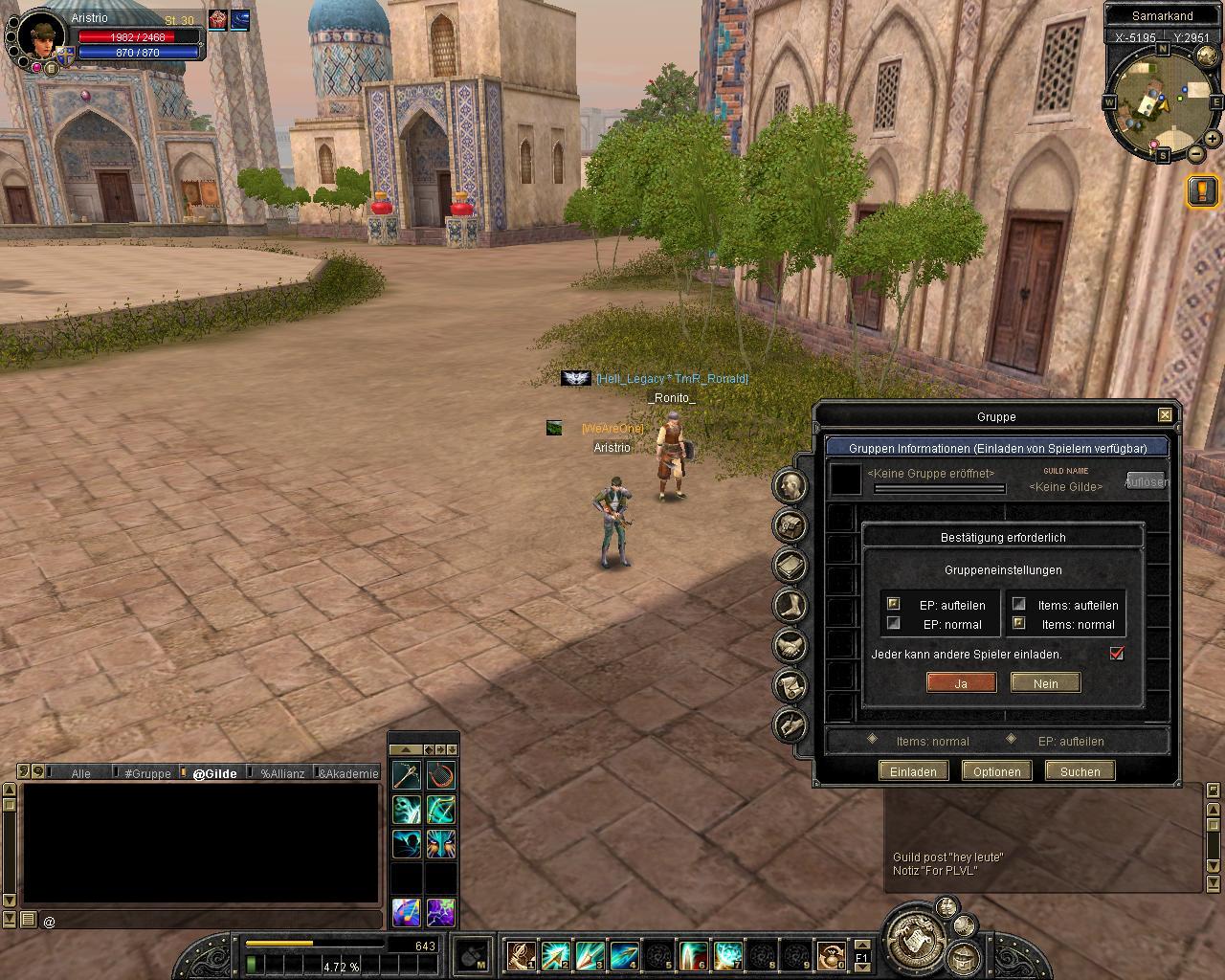Toggle 'Jeder kann andere Spieler einladen' checkbox

1116,654
